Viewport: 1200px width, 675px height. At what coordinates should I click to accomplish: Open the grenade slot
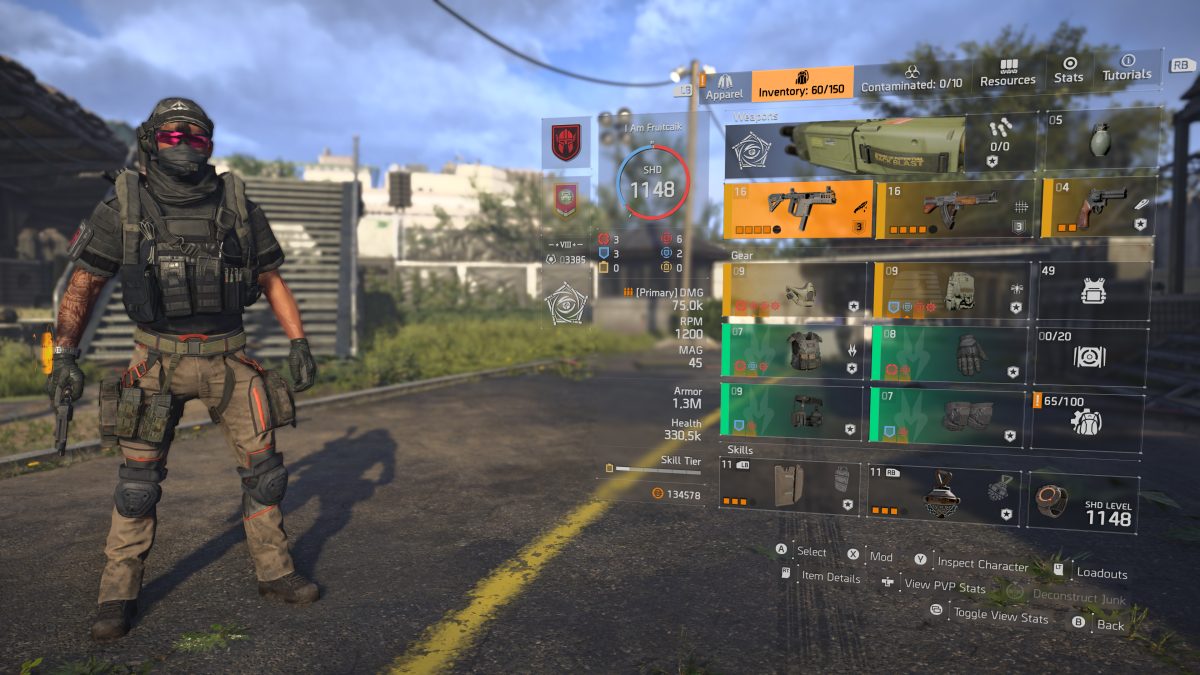click(x=1101, y=139)
